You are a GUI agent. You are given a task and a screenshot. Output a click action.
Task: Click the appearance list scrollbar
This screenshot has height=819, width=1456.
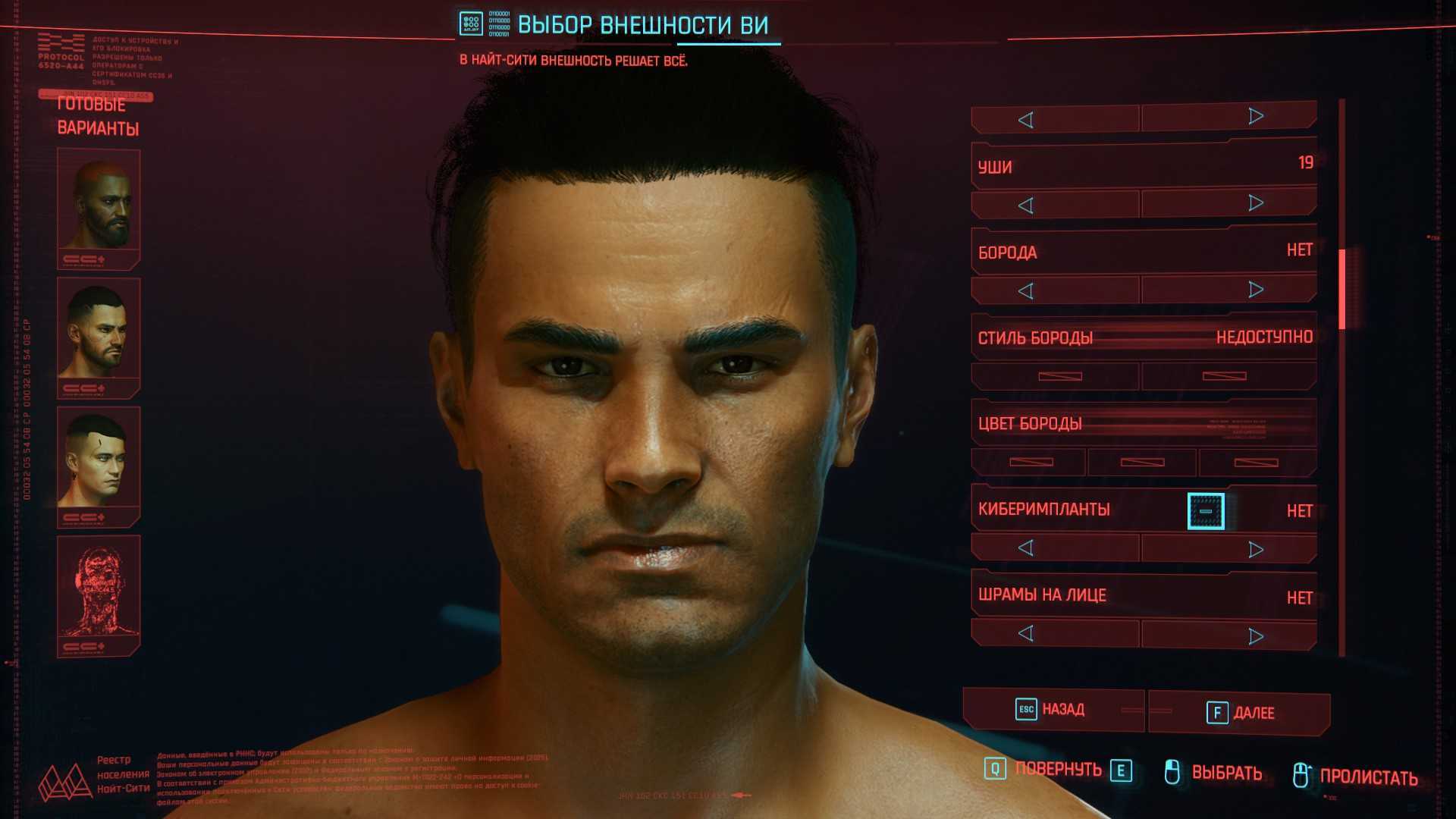pos(1341,289)
